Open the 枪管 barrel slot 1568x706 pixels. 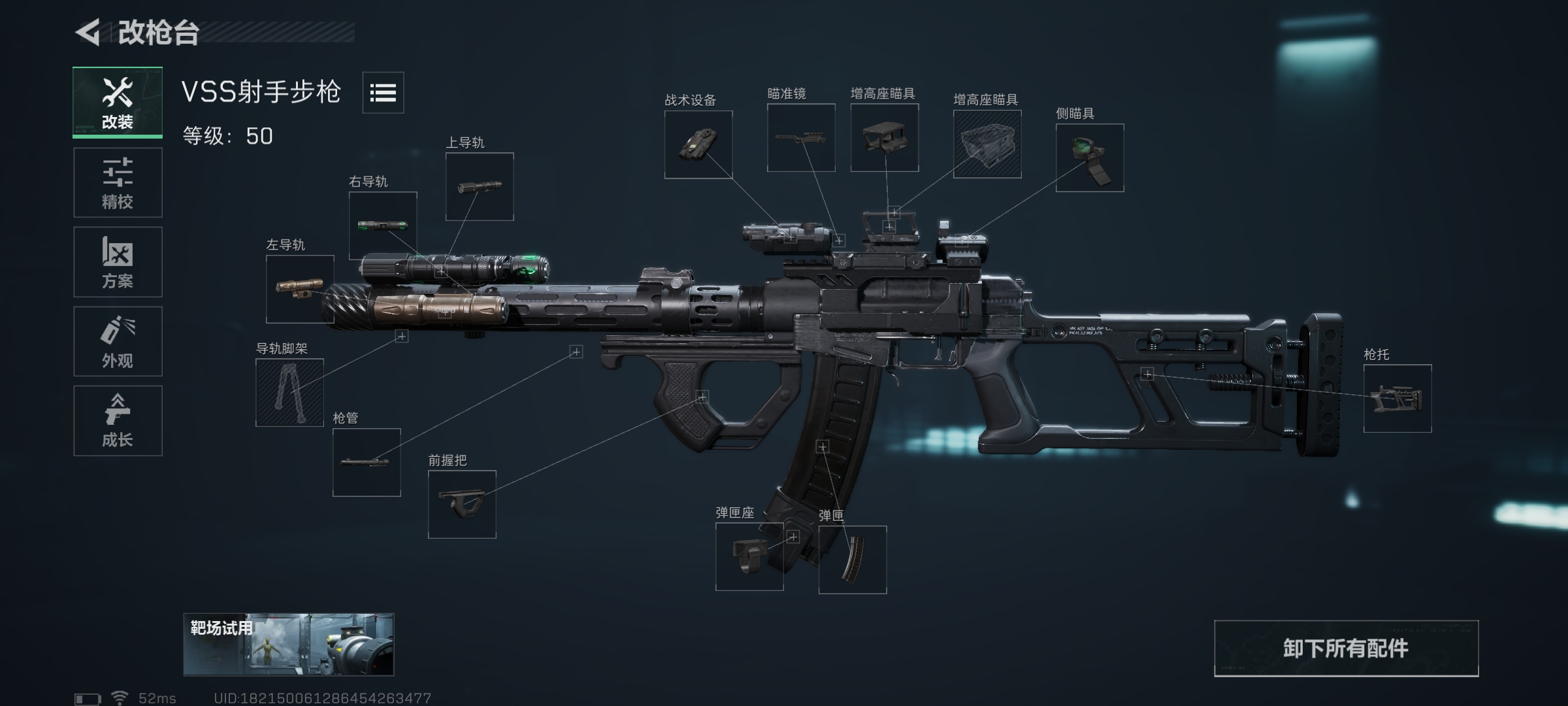pyautogui.click(x=367, y=462)
